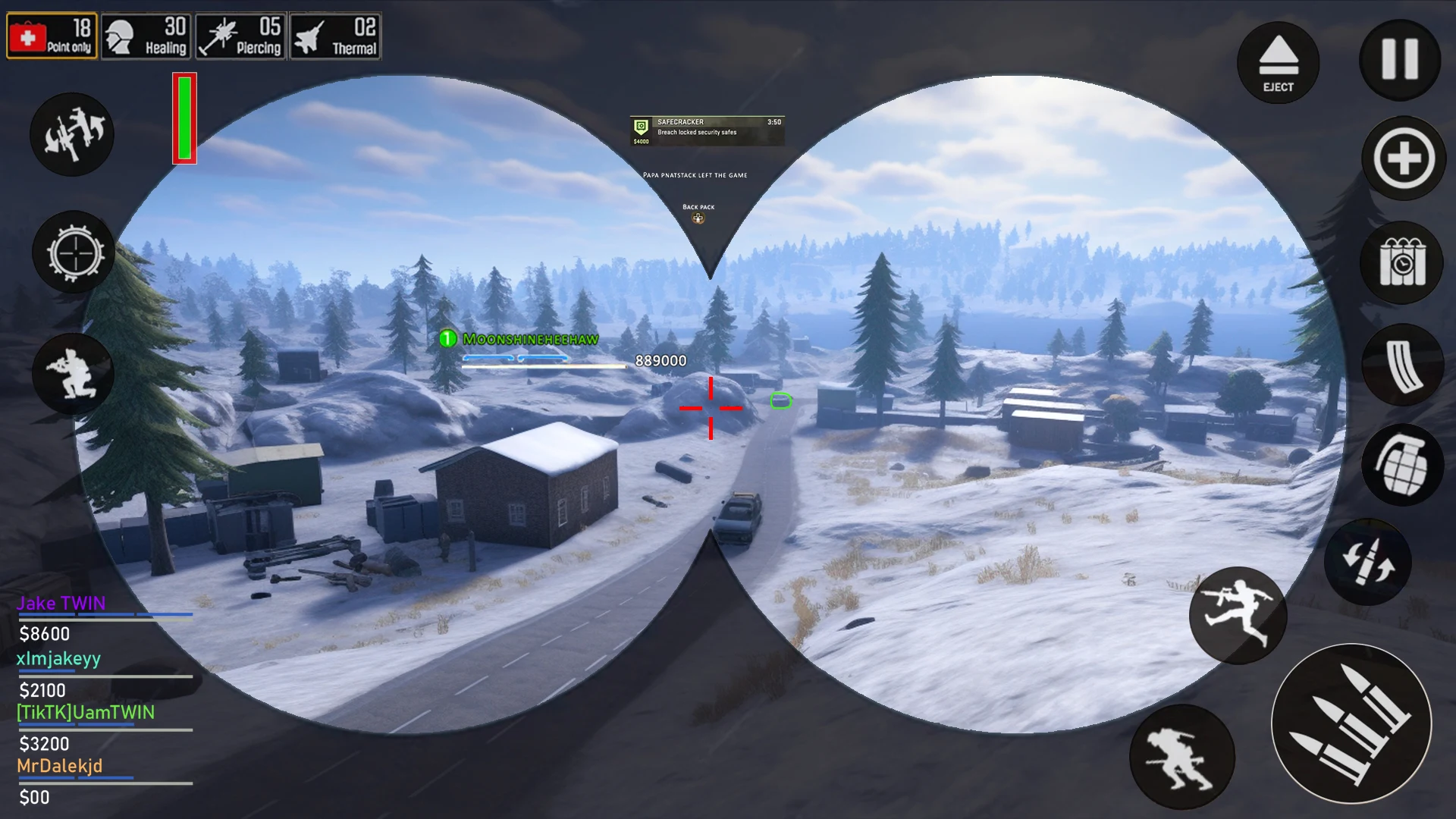Viewport: 1456px width, 819px height.
Task: Select the Point only medkit slot
Action: coord(52,36)
